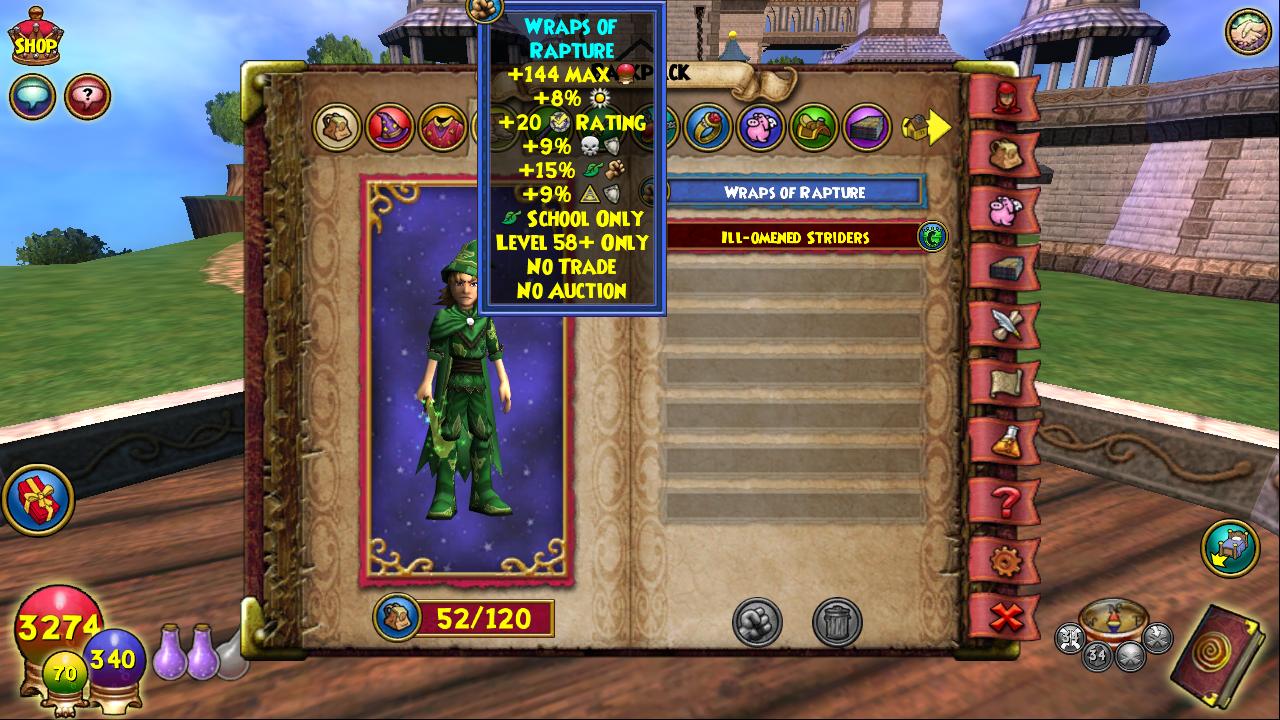
Task: Open the red gift box icon
Action: click(x=38, y=498)
